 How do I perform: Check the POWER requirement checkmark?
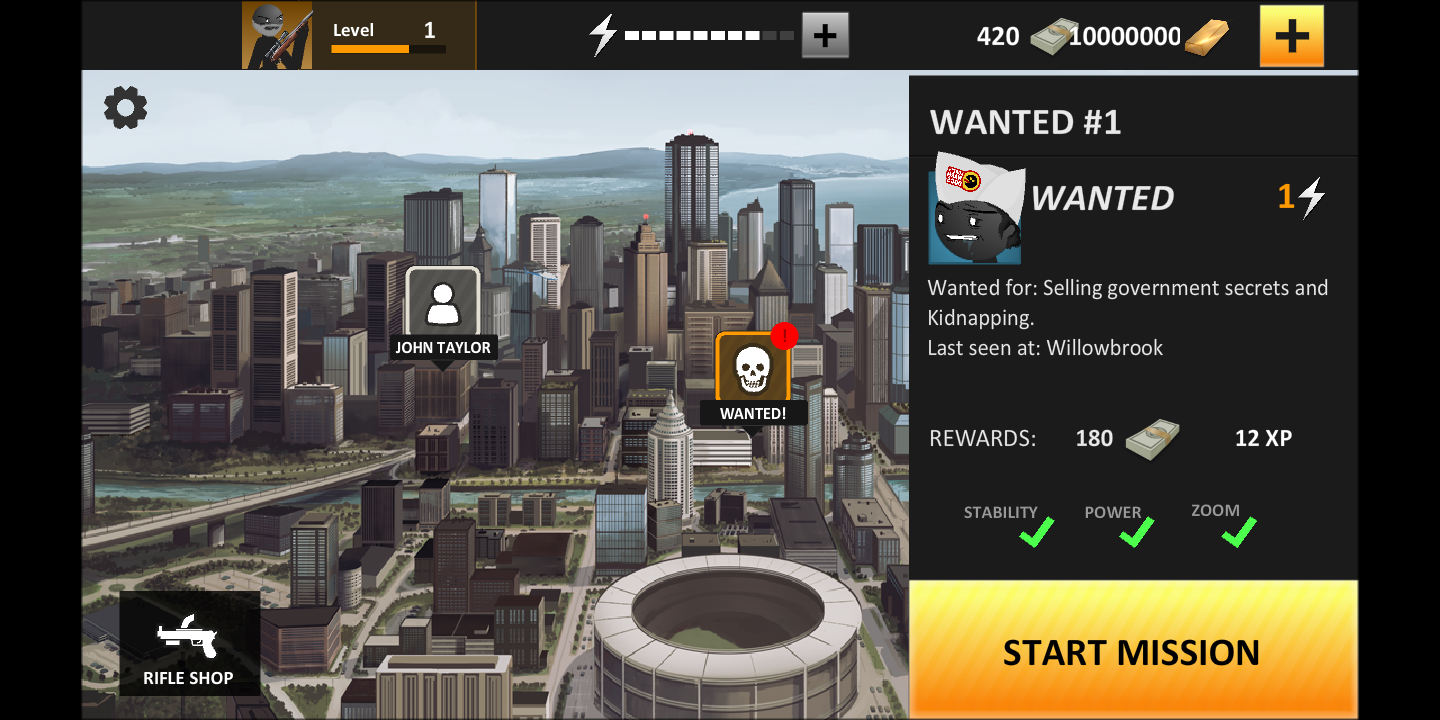(1134, 534)
